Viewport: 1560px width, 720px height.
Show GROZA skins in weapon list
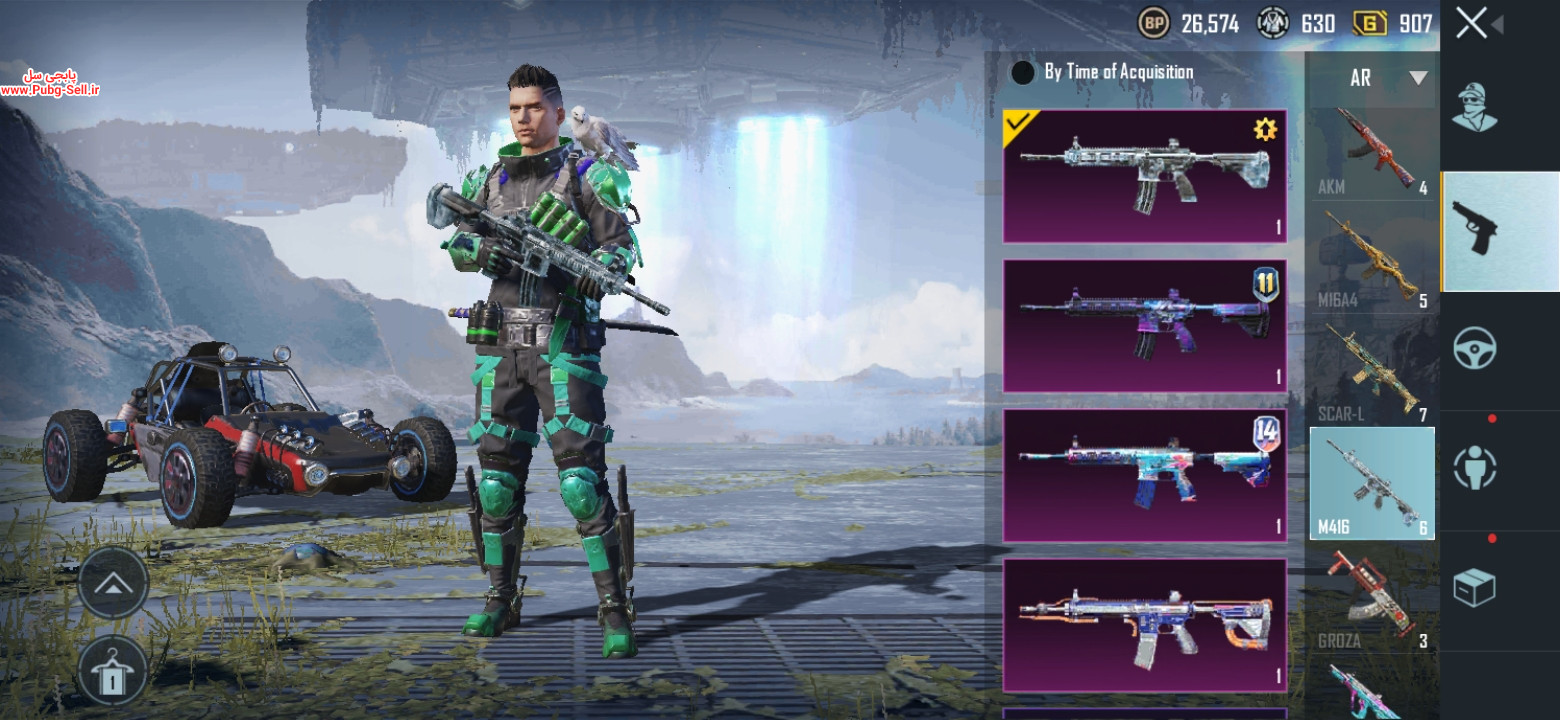pyautogui.click(x=1373, y=598)
